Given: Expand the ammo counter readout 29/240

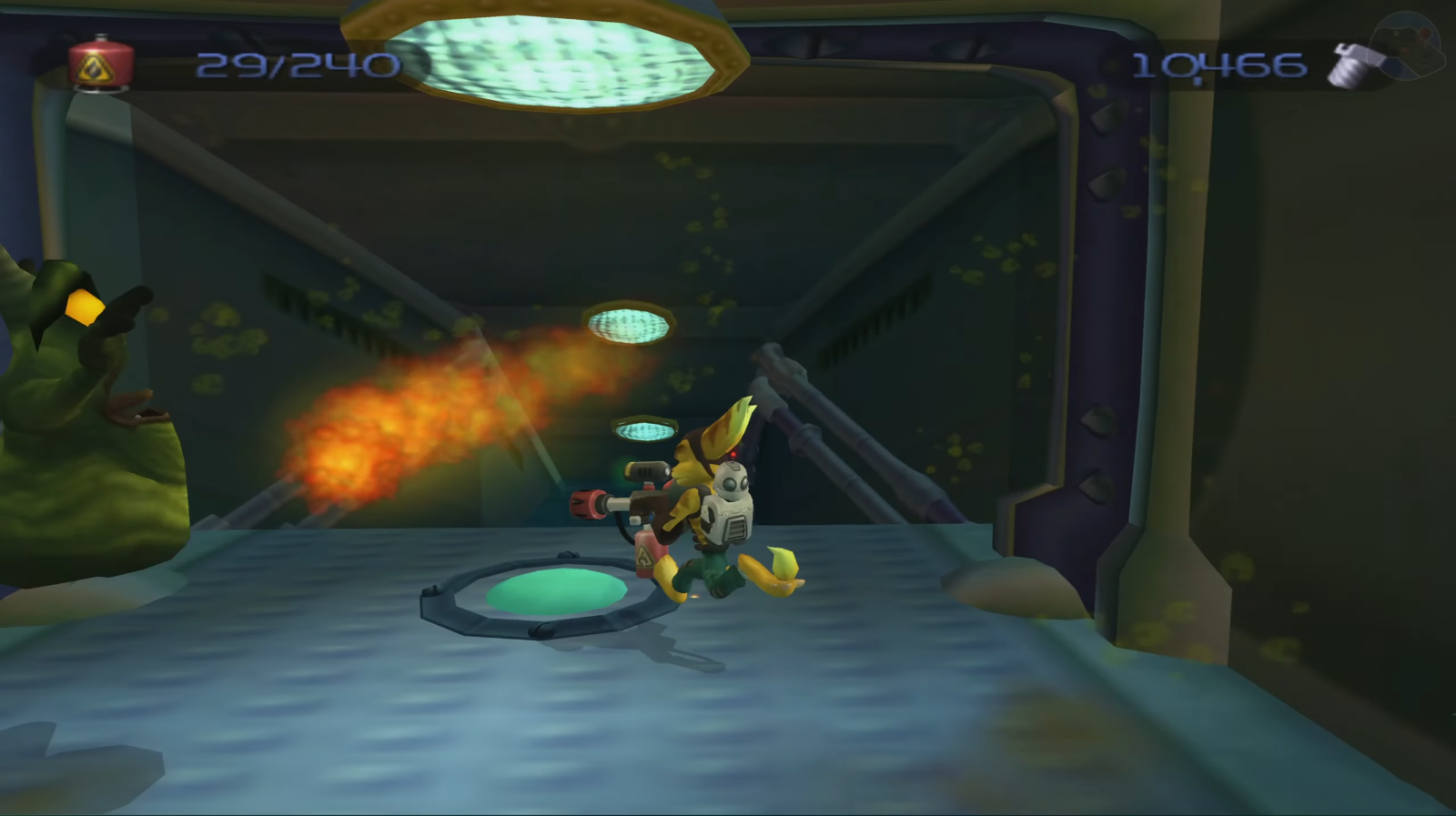Looking at the screenshot, I should [x=300, y=65].
